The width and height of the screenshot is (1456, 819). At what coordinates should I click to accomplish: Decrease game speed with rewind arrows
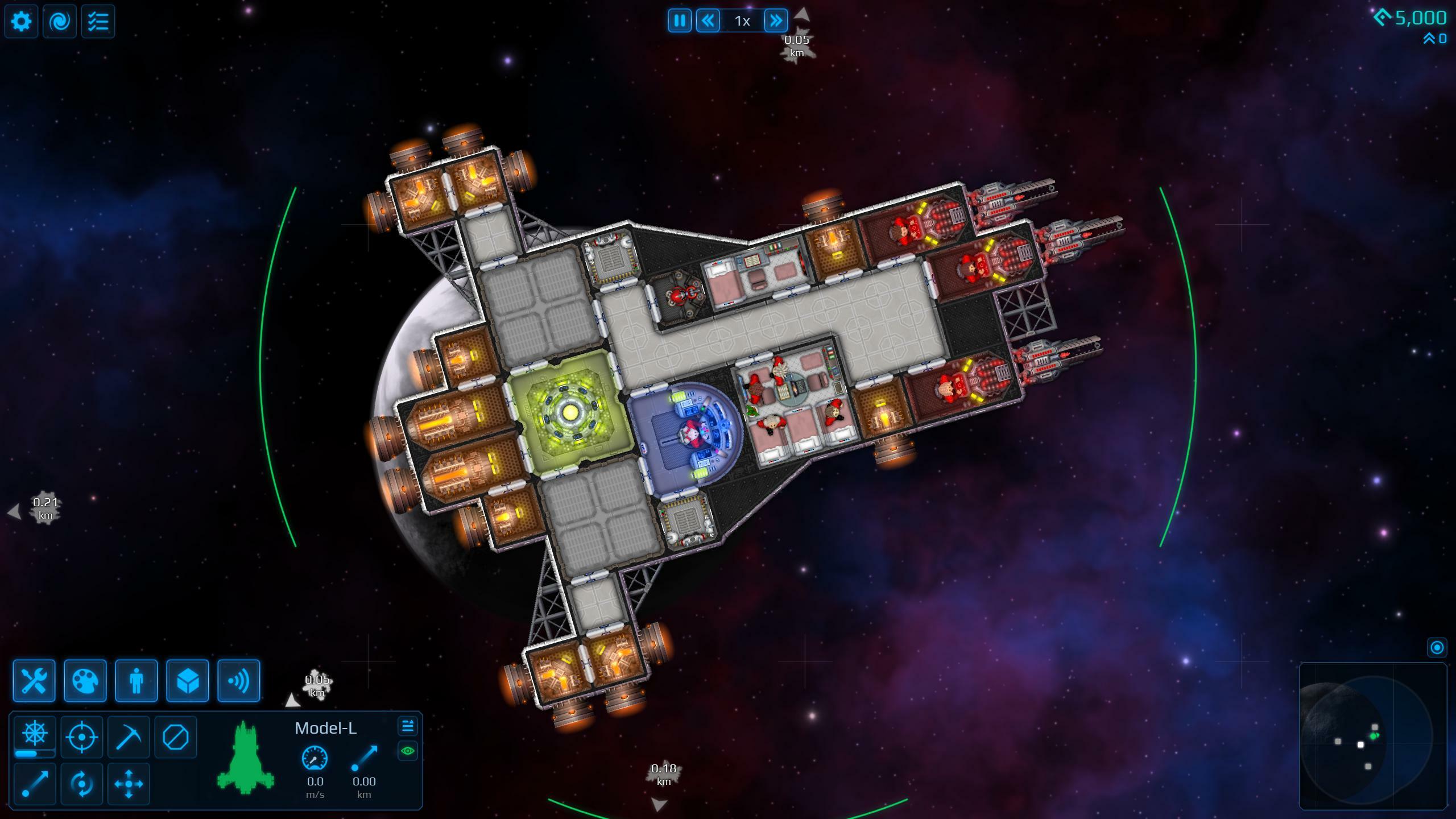click(x=708, y=21)
